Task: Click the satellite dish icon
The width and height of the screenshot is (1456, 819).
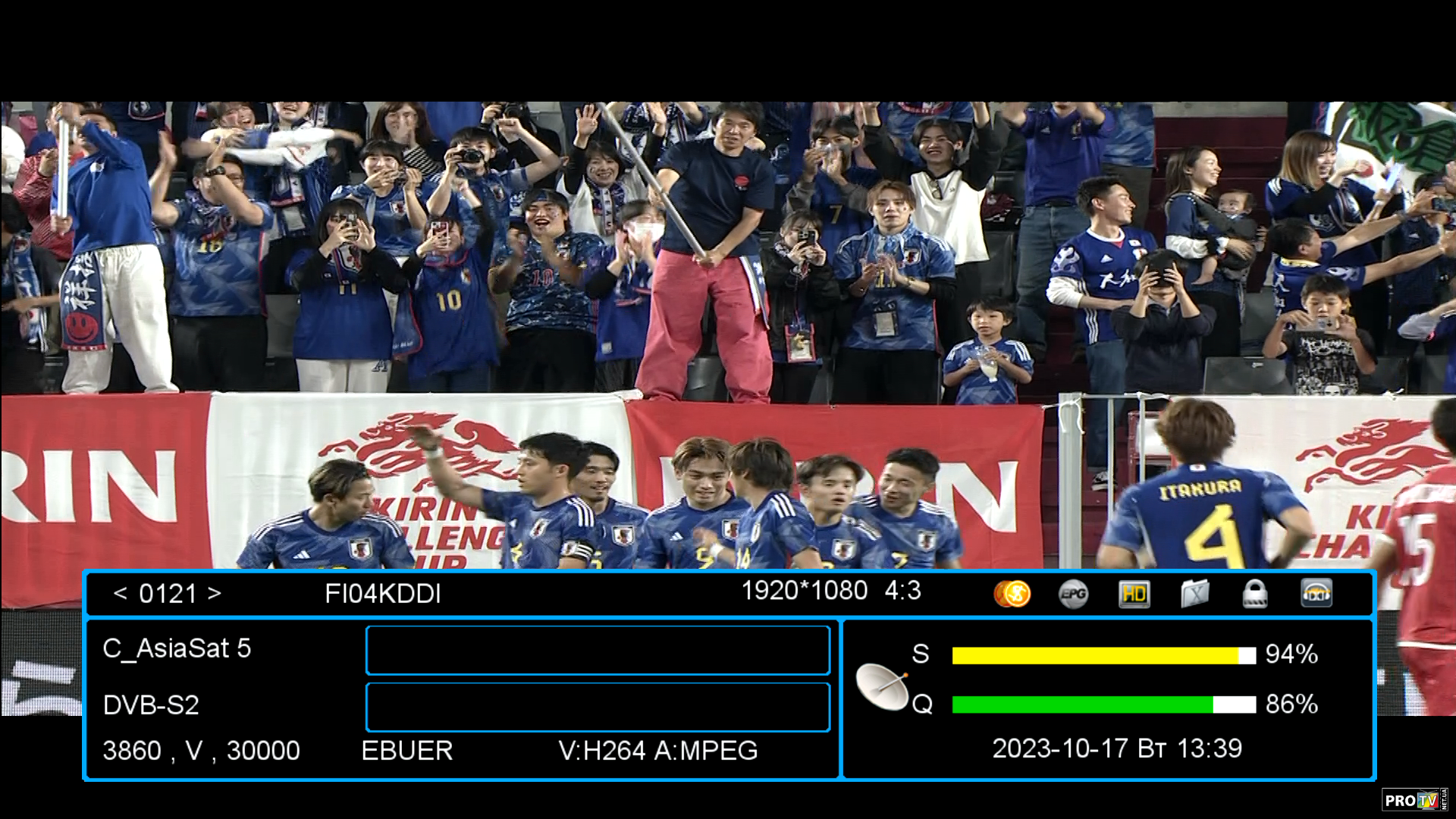Action: click(x=882, y=686)
